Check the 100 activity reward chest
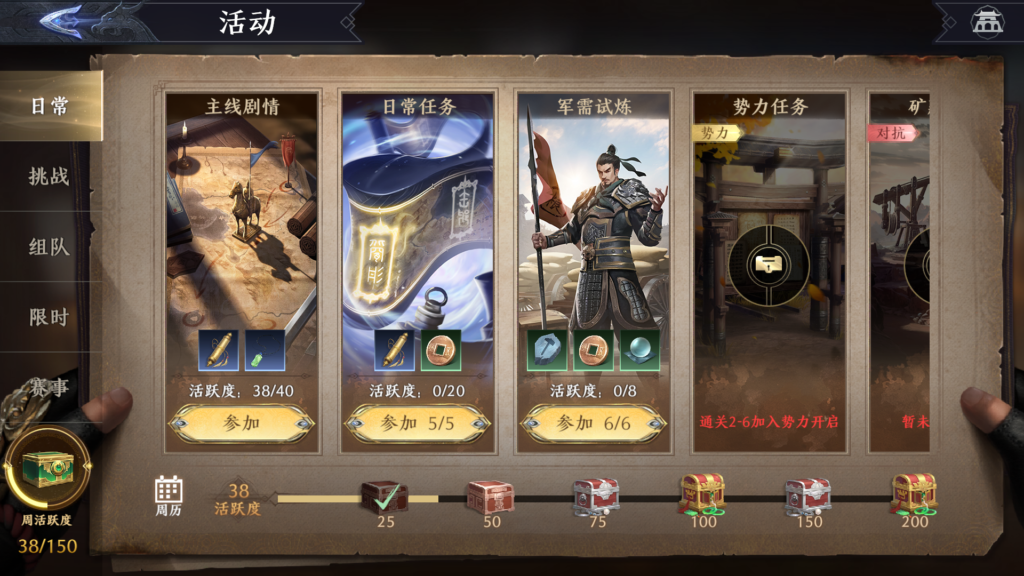The height and width of the screenshot is (576, 1024). click(x=702, y=494)
